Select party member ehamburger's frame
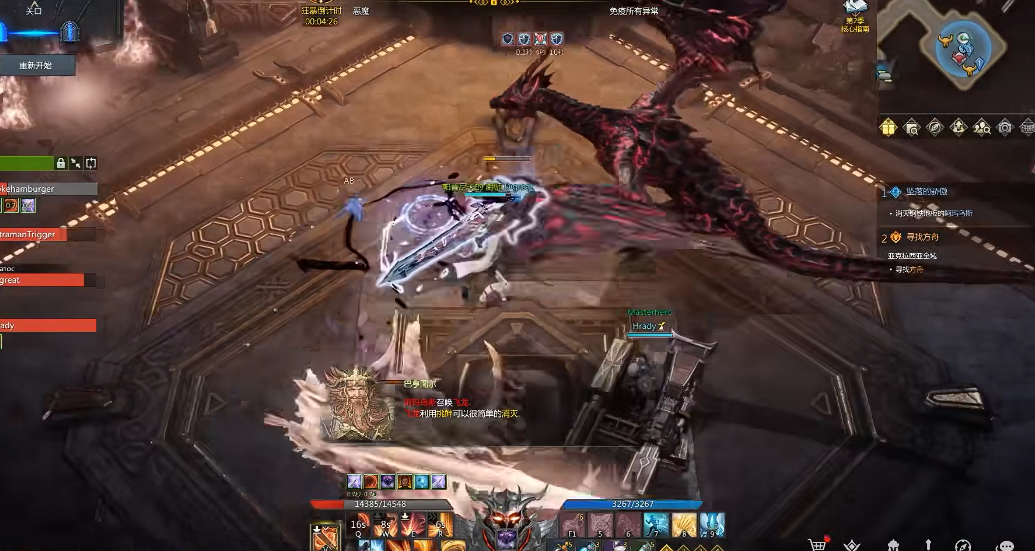 [48, 188]
